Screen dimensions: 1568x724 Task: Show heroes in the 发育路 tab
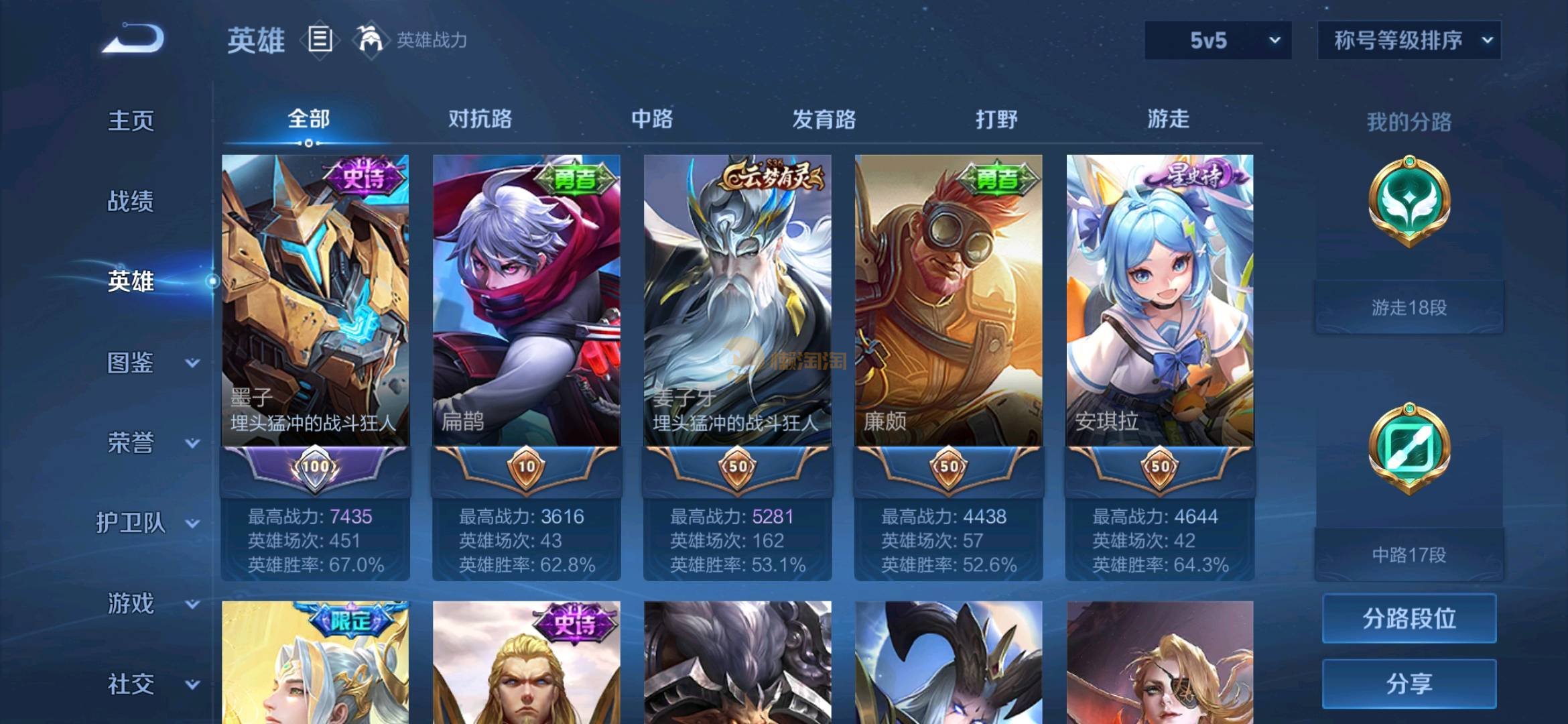click(x=824, y=119)
